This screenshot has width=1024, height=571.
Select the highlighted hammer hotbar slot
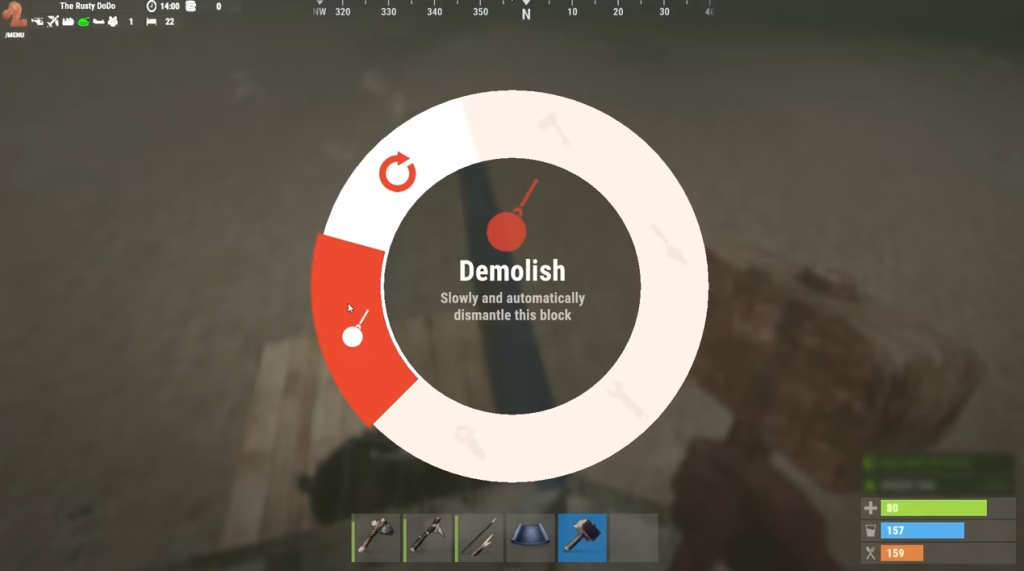coord(582,538)
